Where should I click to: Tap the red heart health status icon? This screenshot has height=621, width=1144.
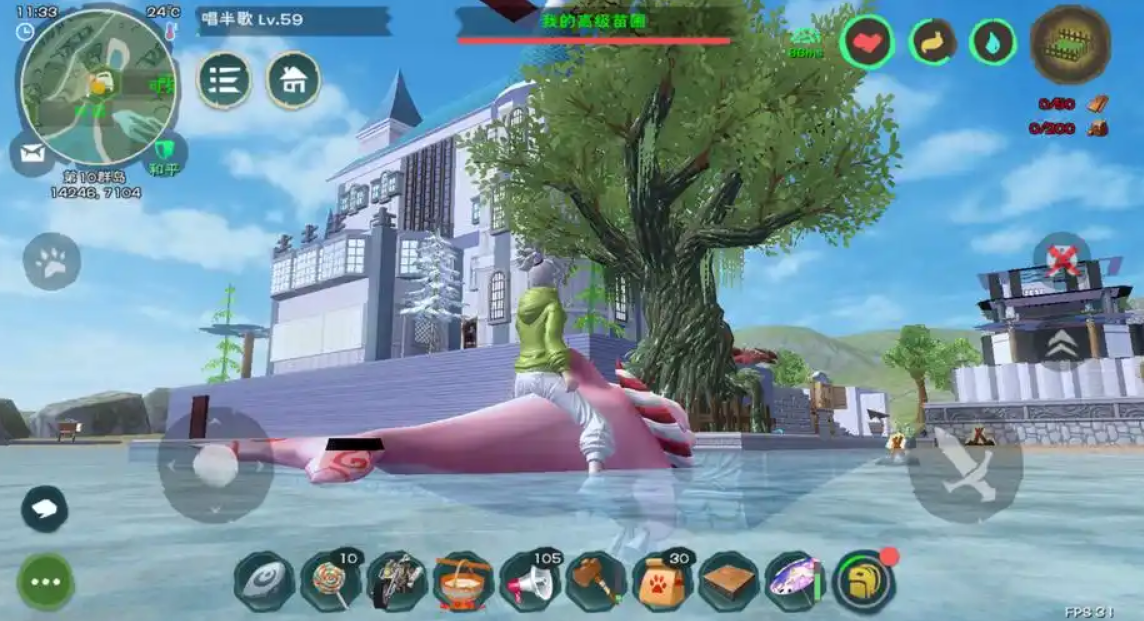(867, 43)
